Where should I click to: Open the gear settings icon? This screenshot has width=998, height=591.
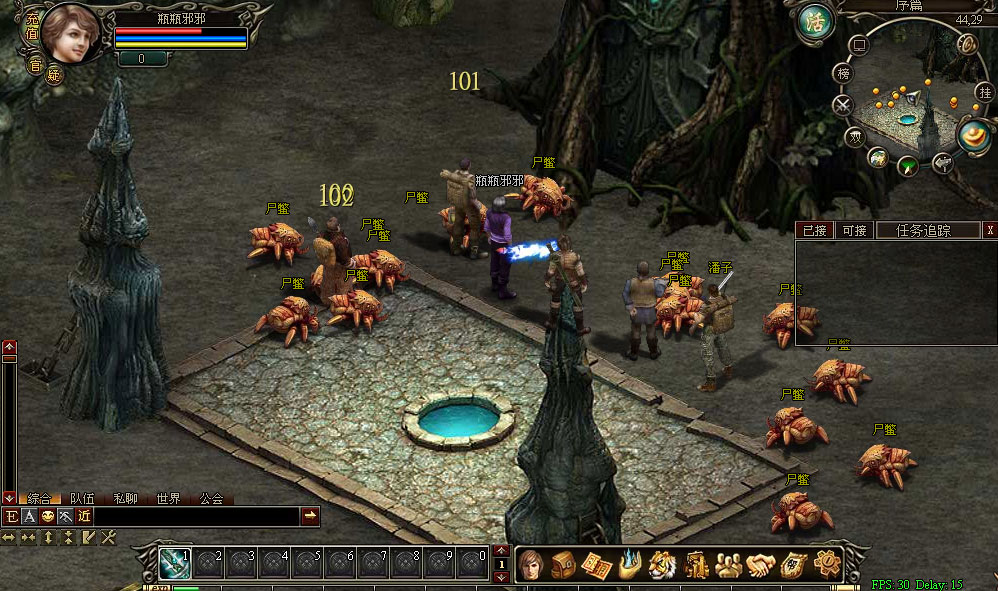(827, 564)
